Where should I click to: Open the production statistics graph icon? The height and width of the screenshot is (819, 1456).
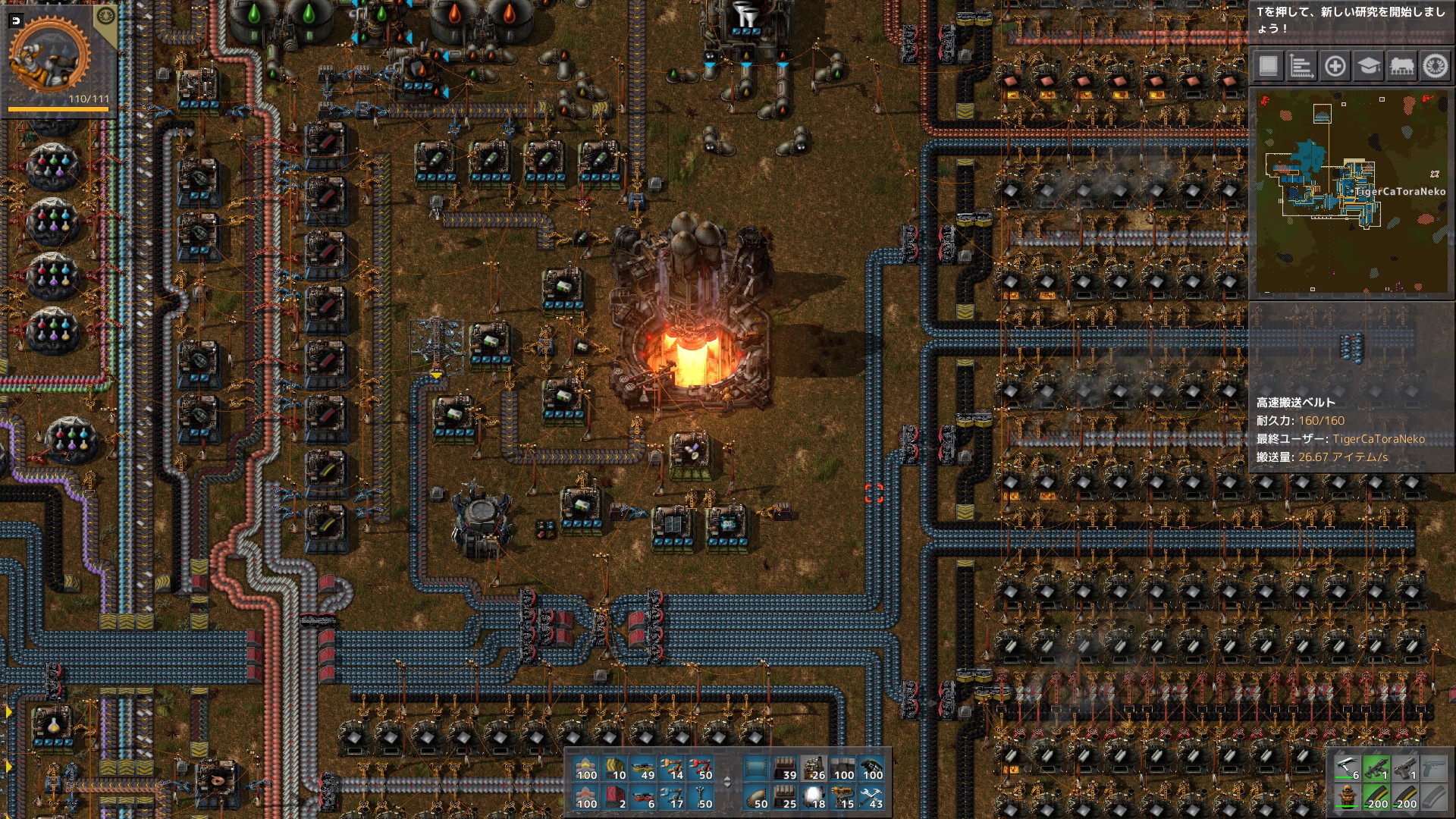coord(1302,67)
